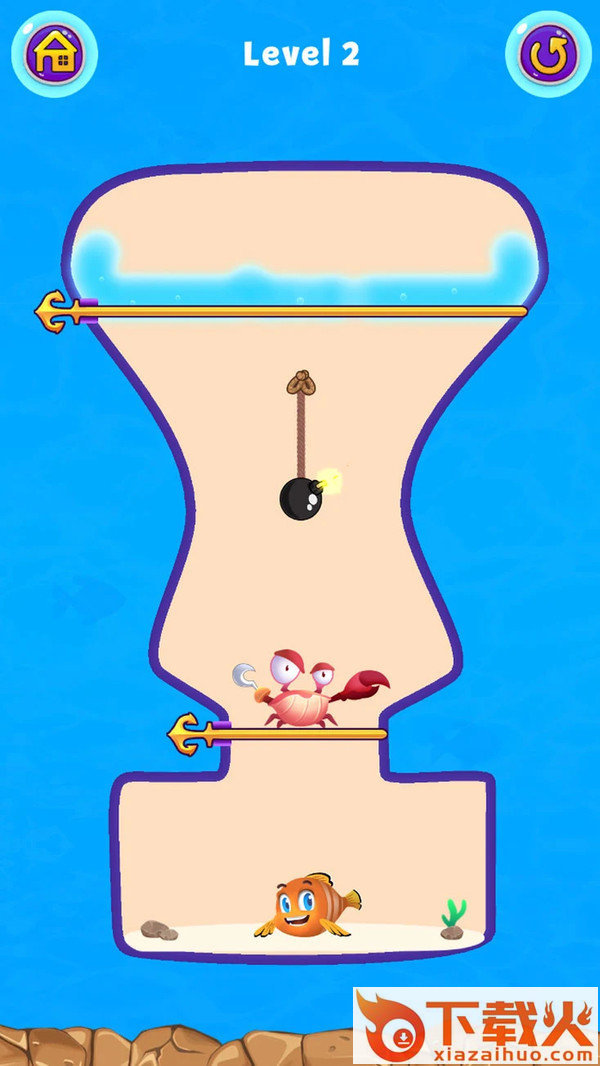
Task: Restart the level with the arrow button
Action: [546, 54]
